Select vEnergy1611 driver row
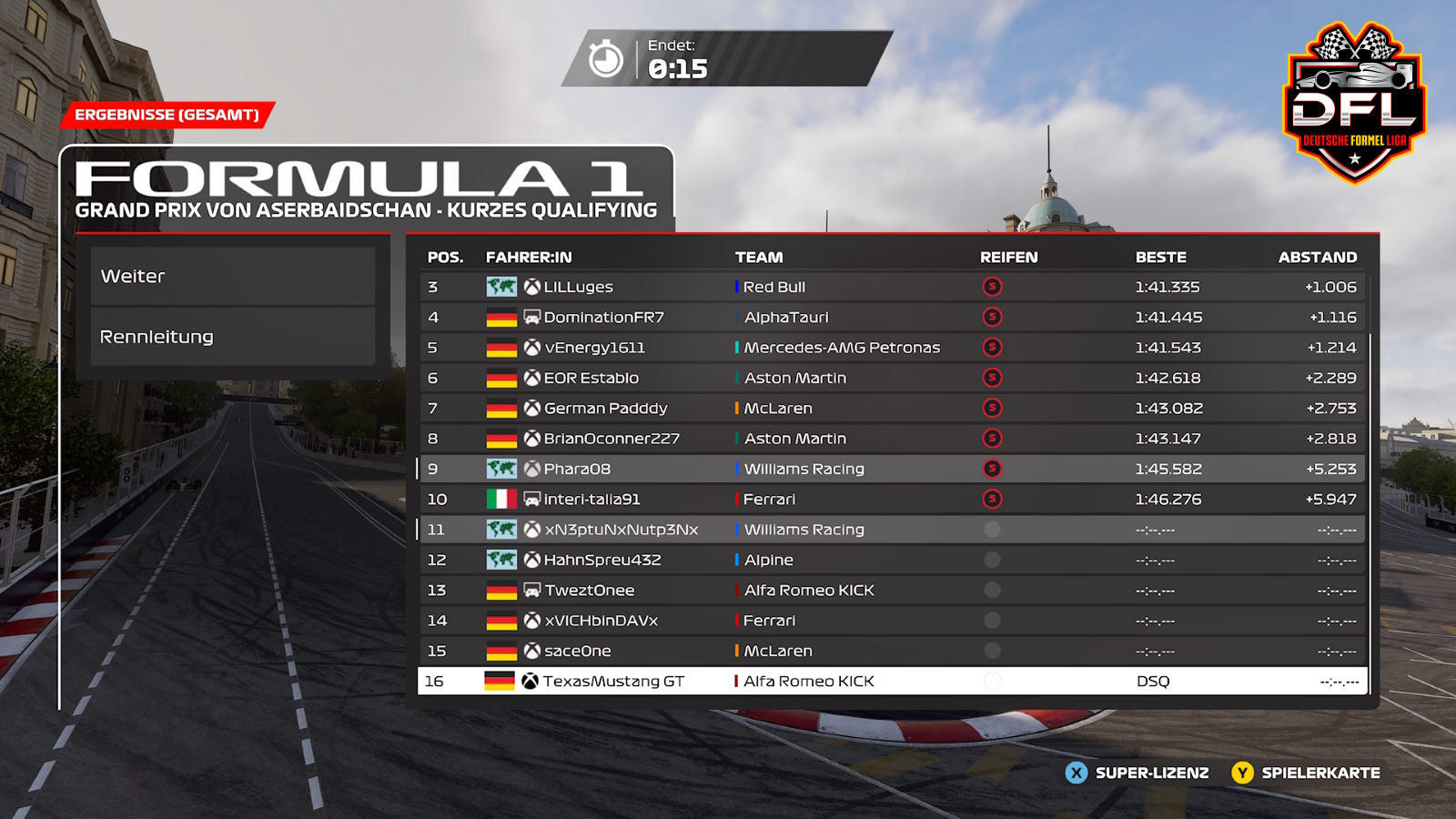This screenshot has height=819, width=1456. tap(892, 348)
